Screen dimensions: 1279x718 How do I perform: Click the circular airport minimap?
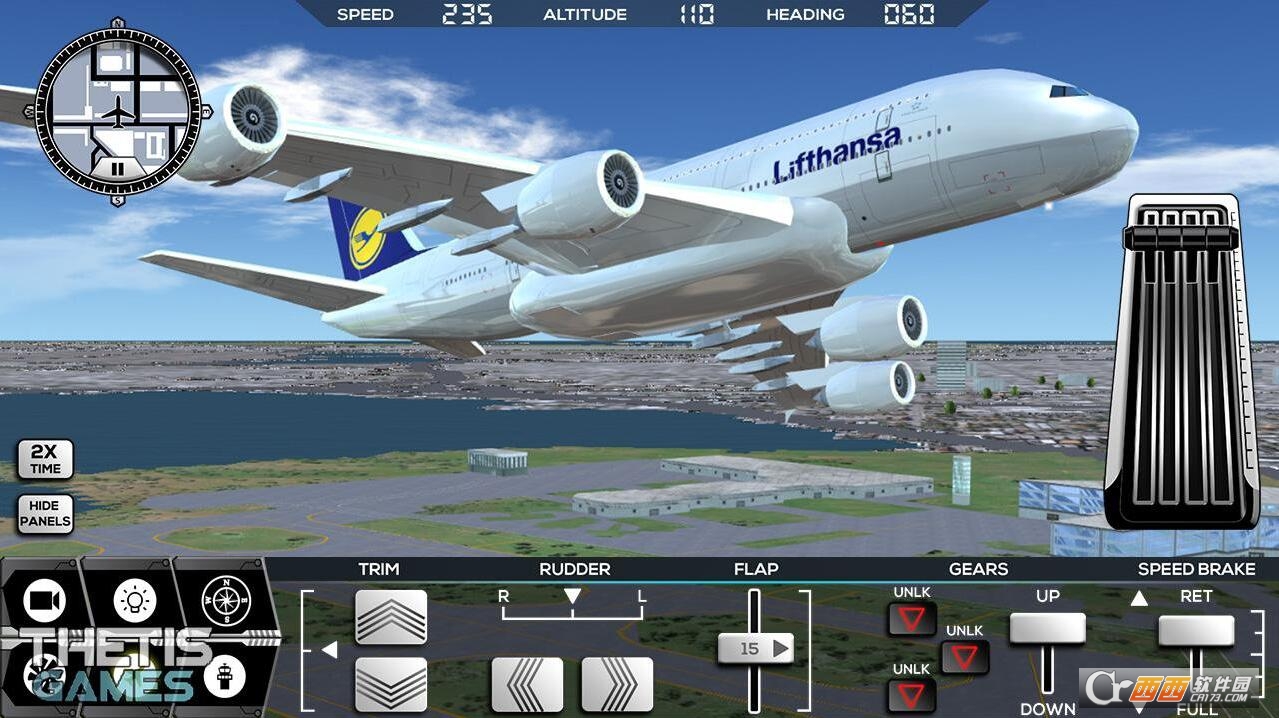[118, 111]
